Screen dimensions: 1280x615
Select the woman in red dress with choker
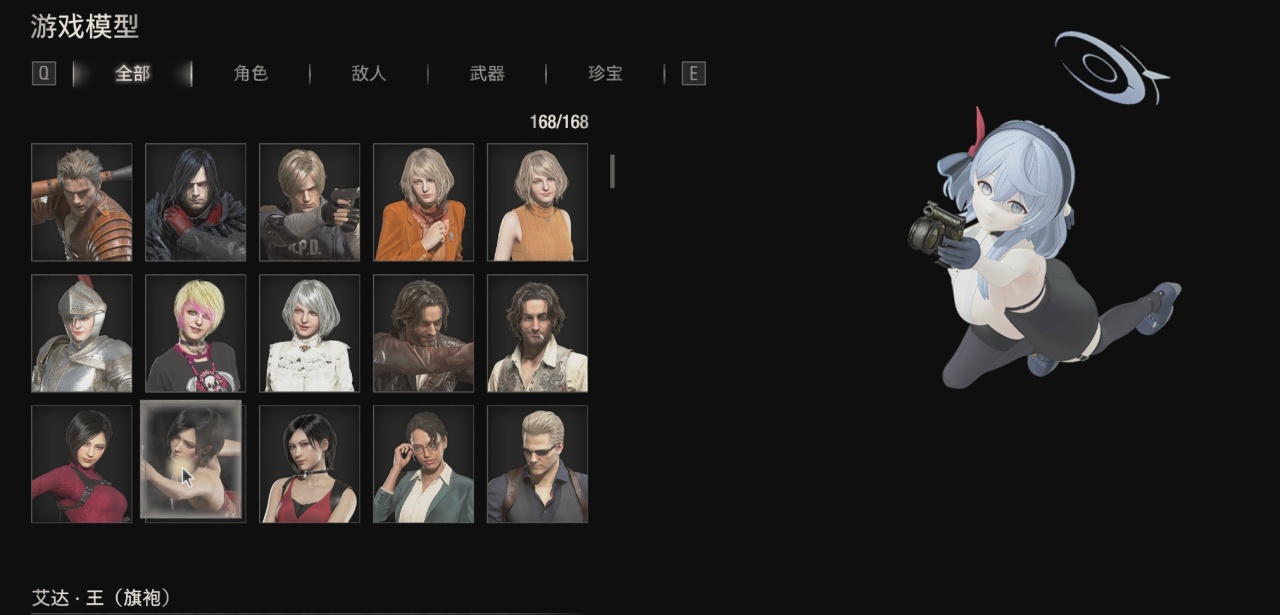[310, 464]
